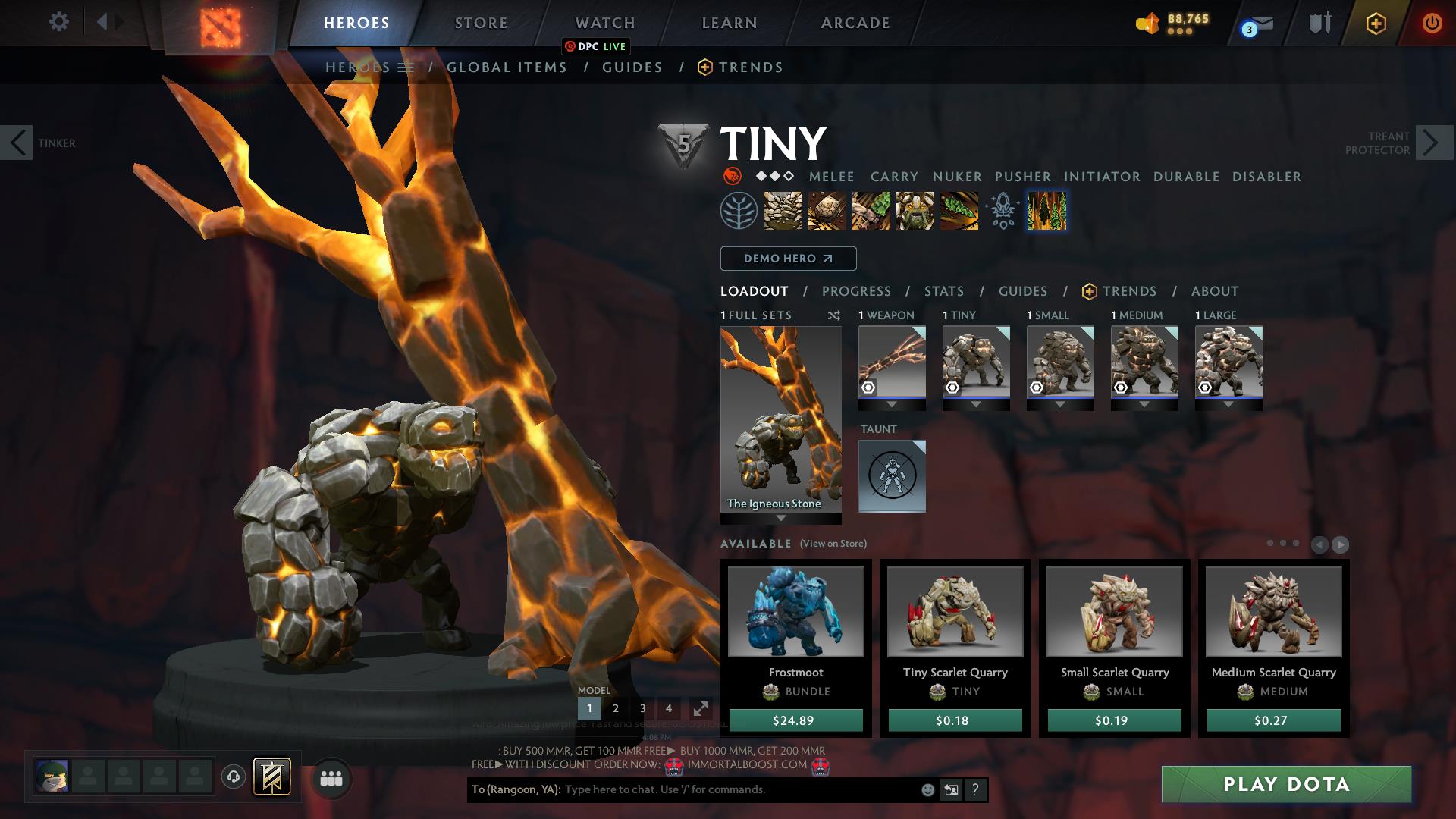Toggle voice chat with the headset icon
The height and width of the screenshot is (819, 1456).
click(233, 778)
